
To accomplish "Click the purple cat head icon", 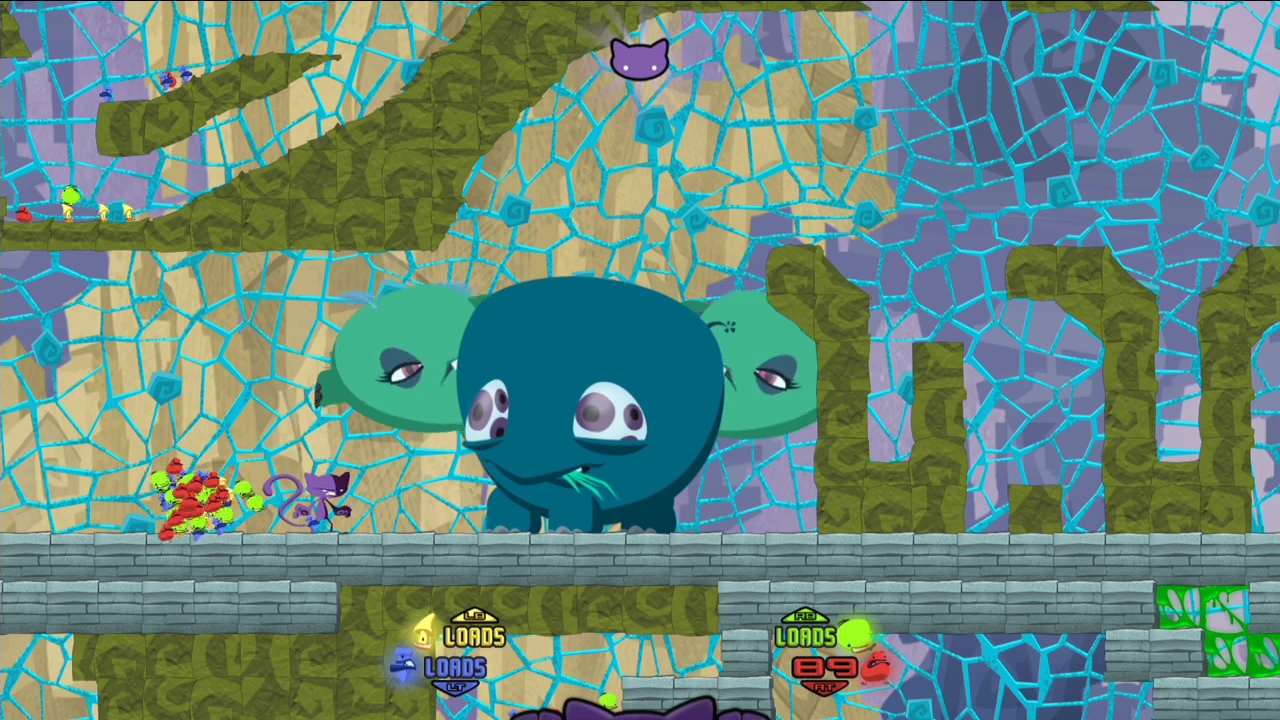I will pyautogui.click(x=639, y=59).
